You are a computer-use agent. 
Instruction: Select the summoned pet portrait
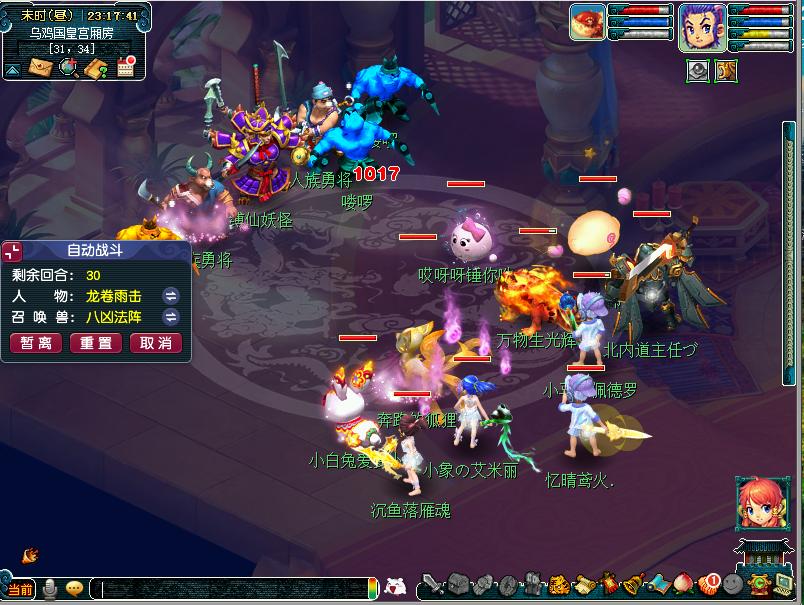click(x=587, y=22)
